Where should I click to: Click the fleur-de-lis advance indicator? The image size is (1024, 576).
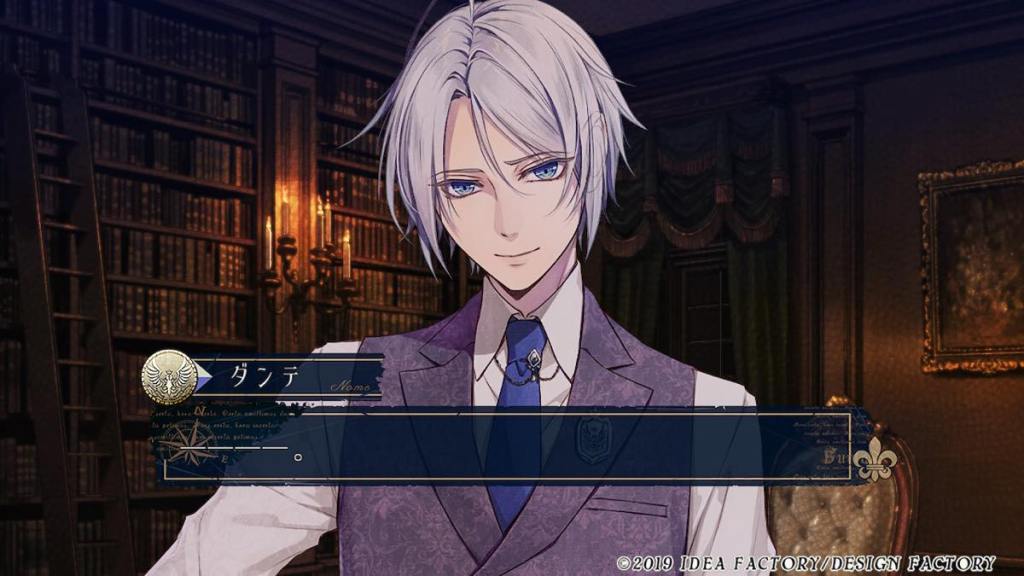pos(877,459)
